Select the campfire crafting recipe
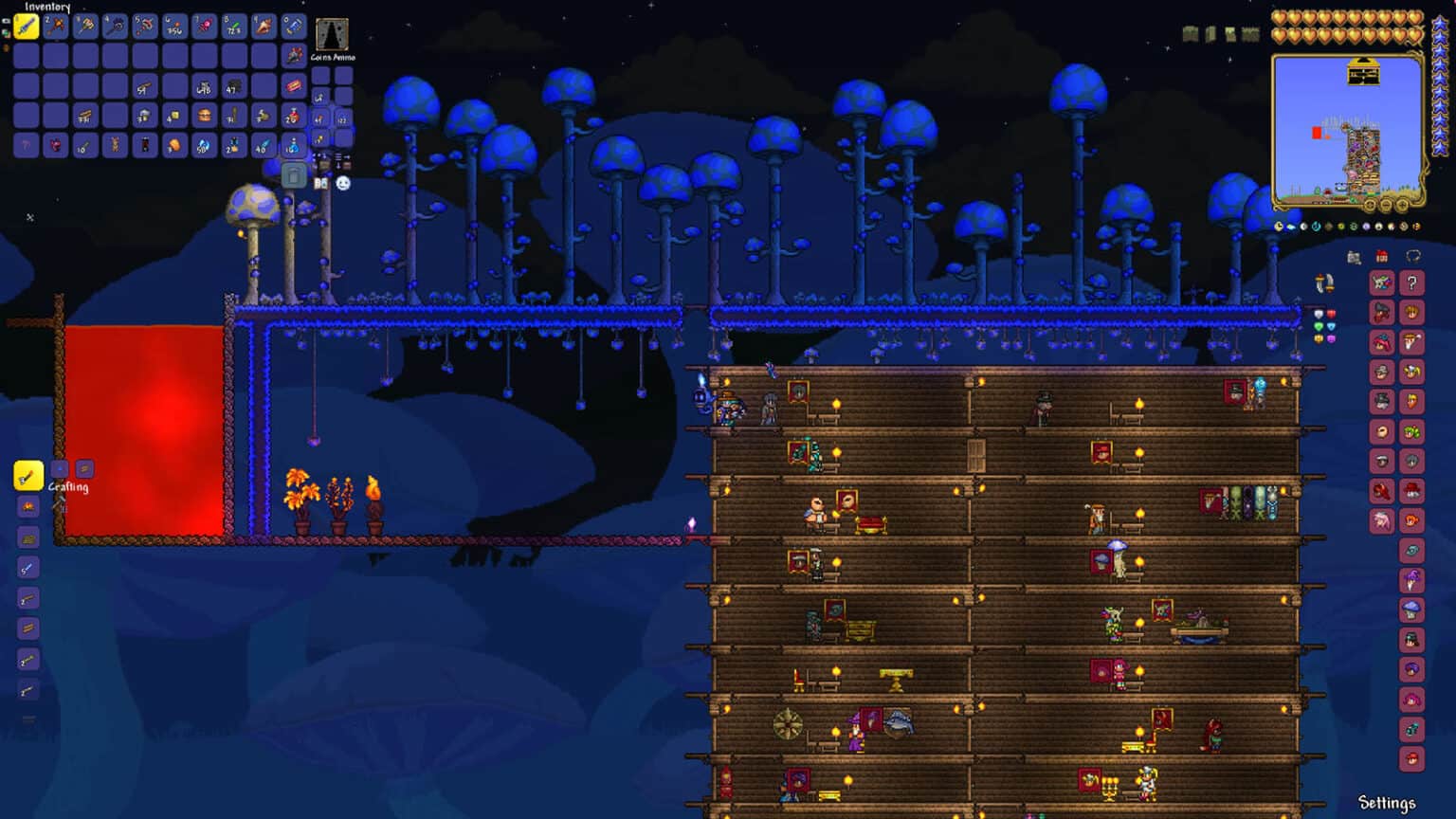 tap(27, 506)
